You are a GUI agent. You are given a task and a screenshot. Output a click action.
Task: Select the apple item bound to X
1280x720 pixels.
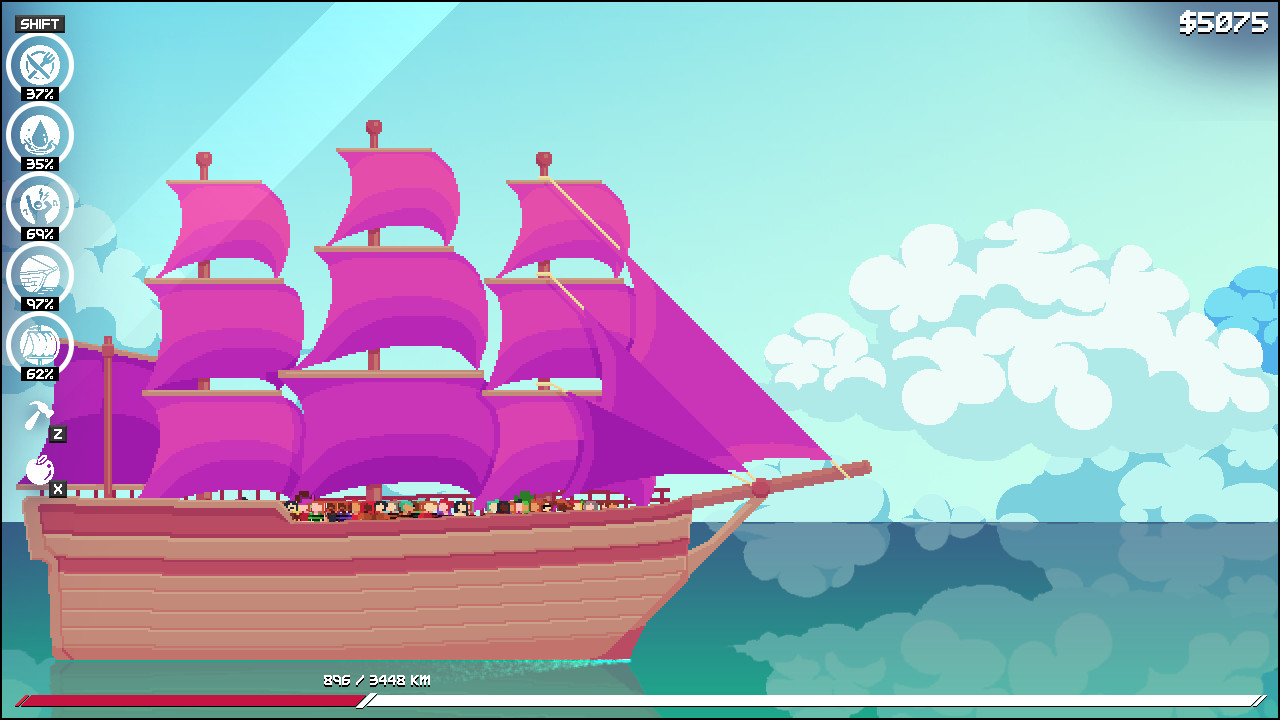(38, 470)
